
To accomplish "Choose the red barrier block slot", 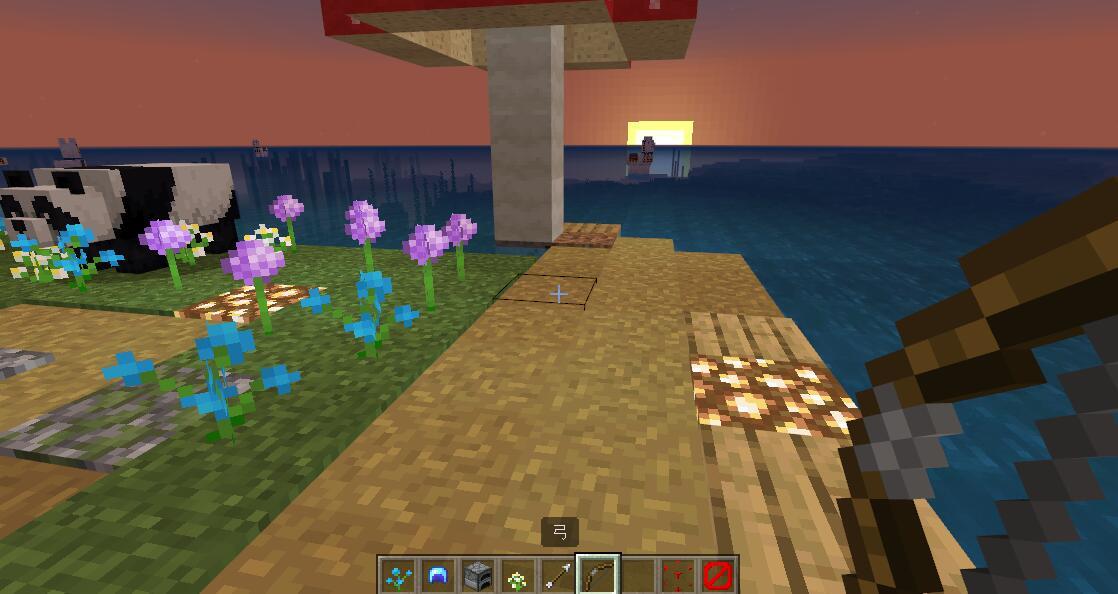I will pos(718,575).
